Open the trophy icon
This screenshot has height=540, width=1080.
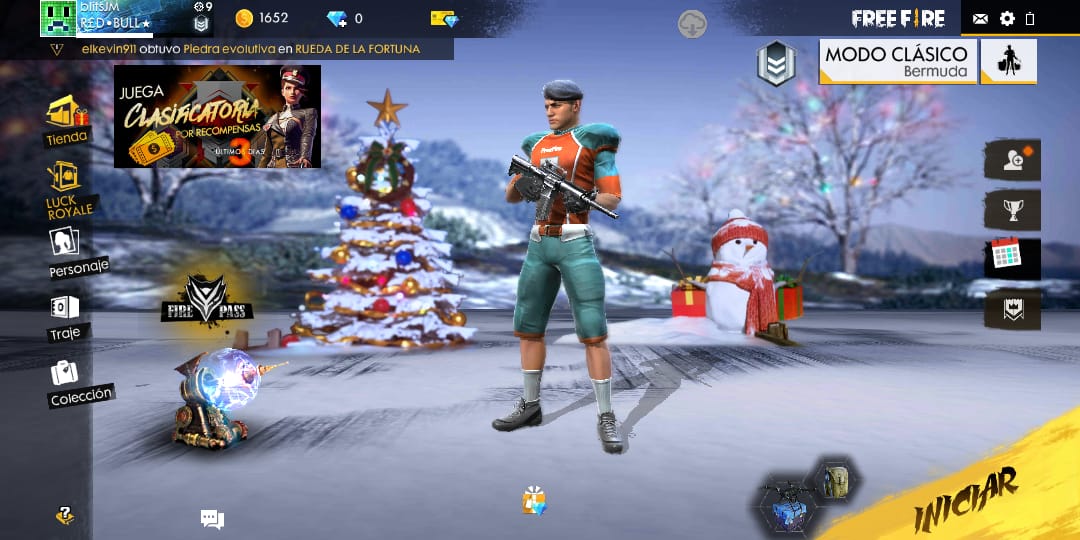point(1013,209)
